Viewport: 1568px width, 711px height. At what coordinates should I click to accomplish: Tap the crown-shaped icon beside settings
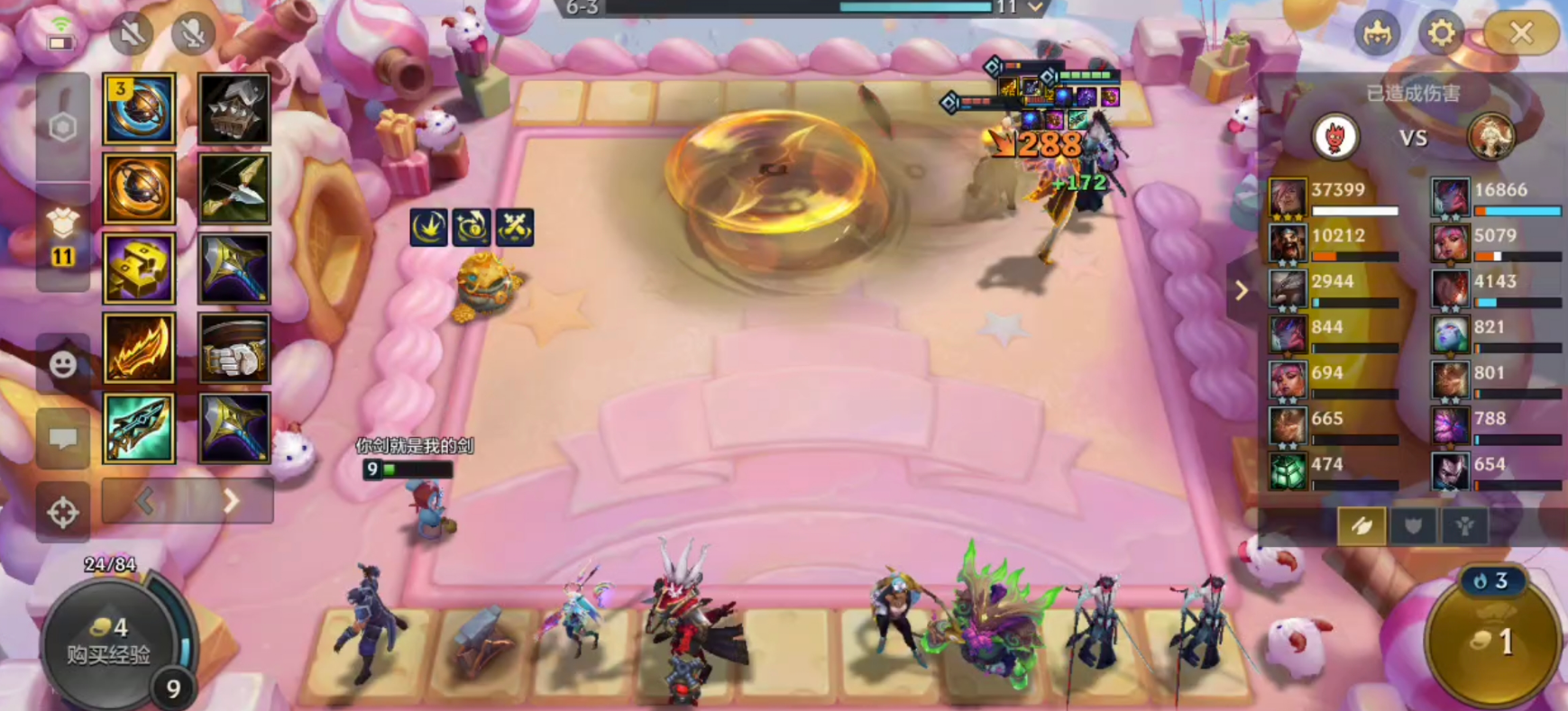point(1377,34)
